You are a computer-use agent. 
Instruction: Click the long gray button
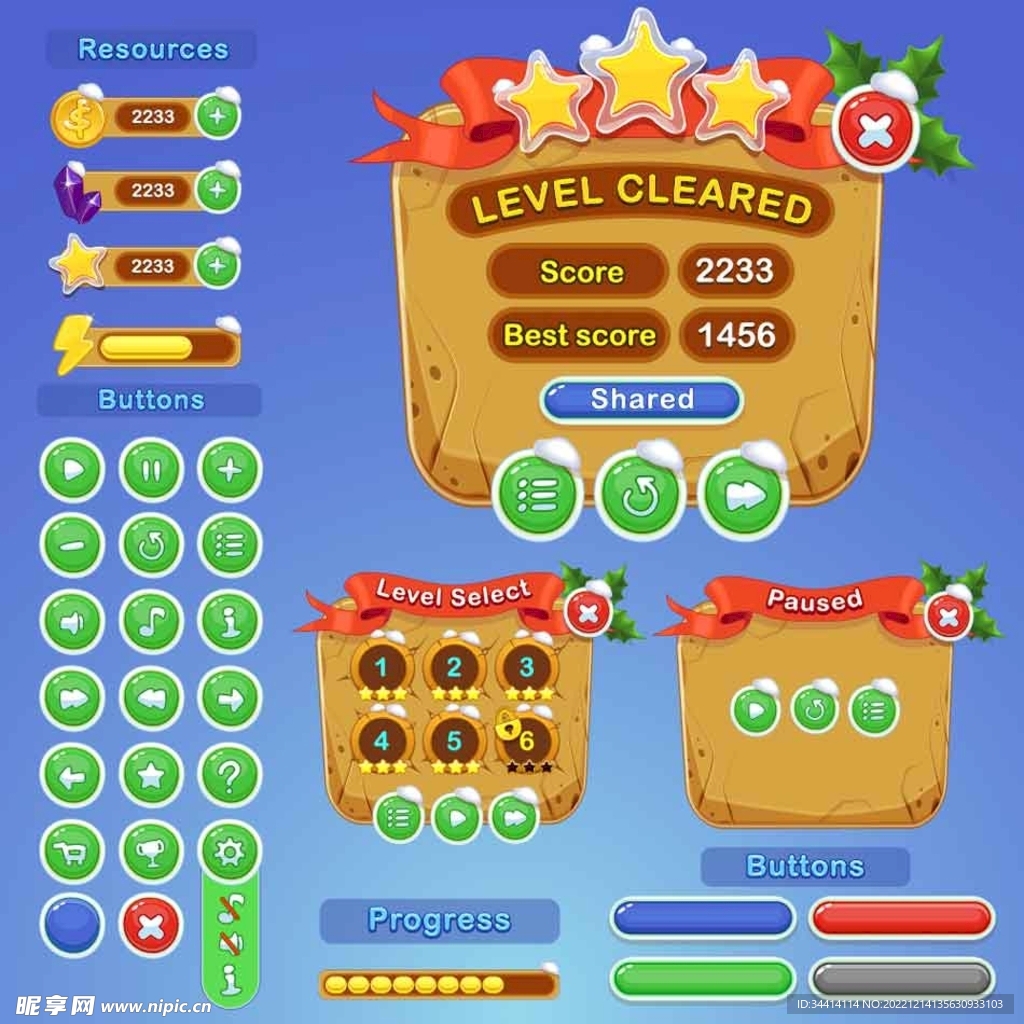click(901, 979)
